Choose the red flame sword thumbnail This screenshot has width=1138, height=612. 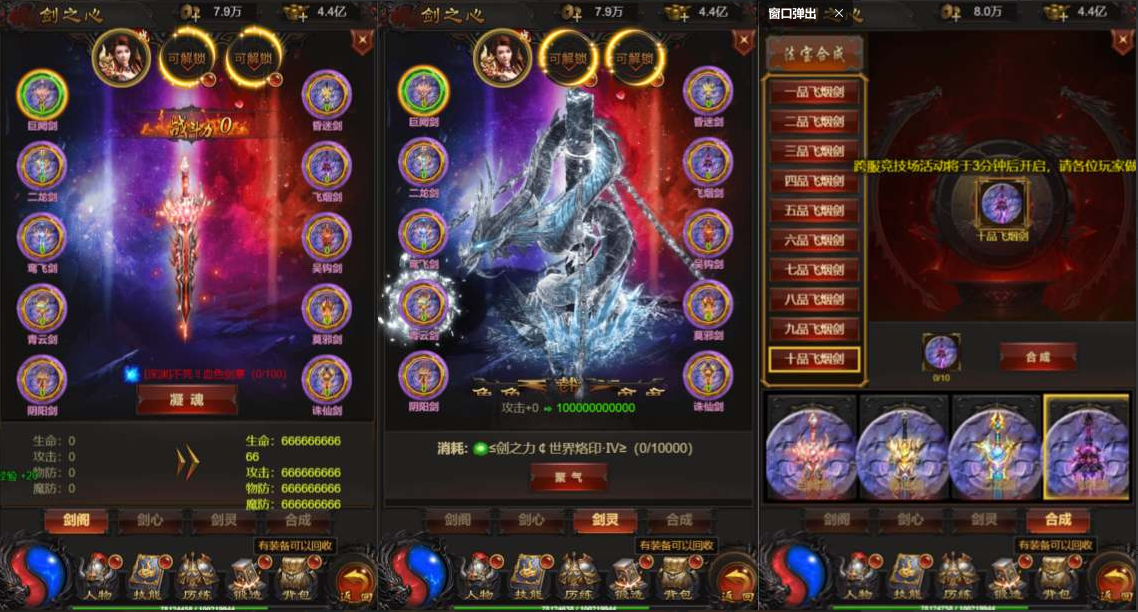(x=811, y=446)
